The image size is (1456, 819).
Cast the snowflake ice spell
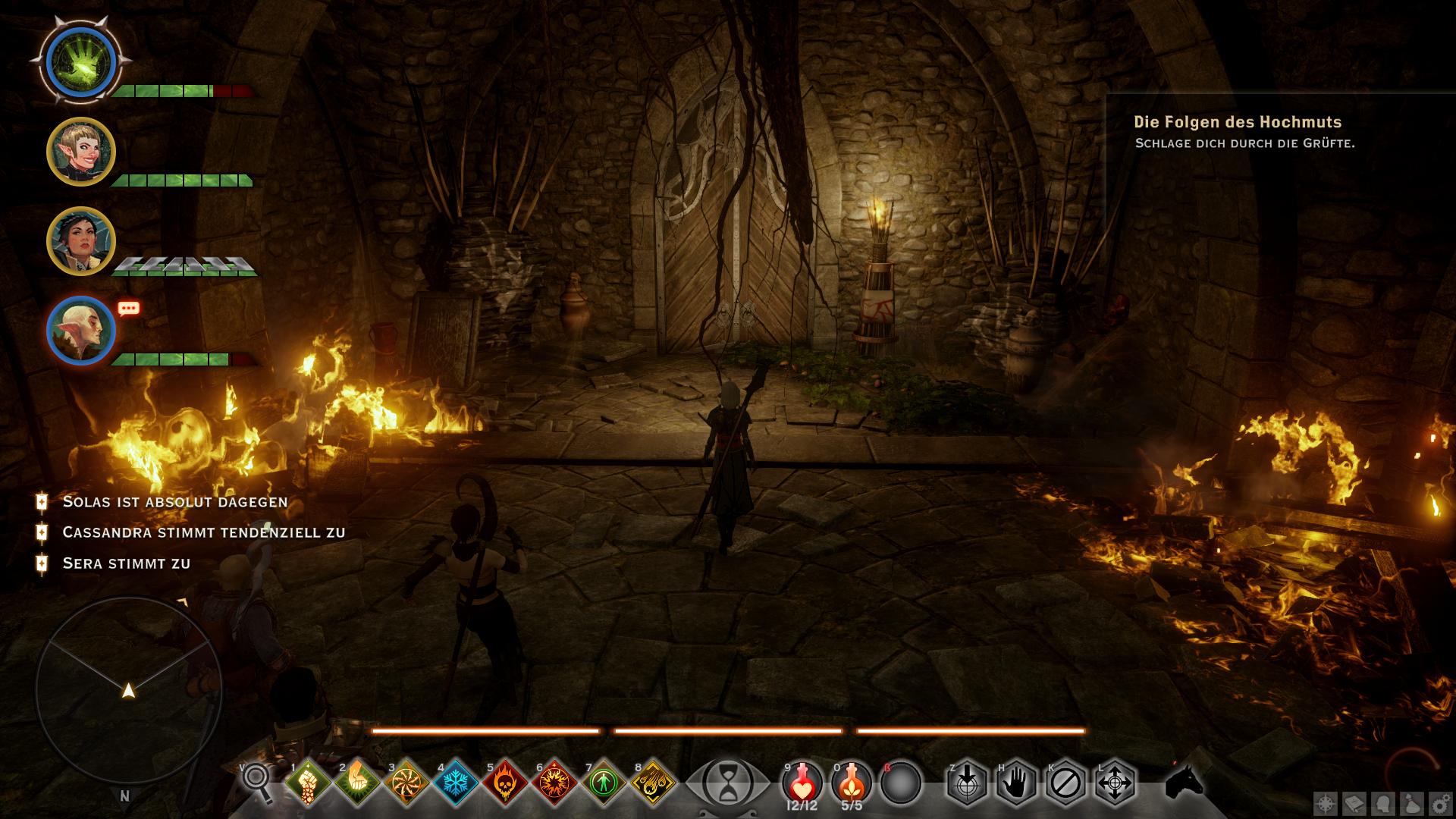click(x=455, y=781)
